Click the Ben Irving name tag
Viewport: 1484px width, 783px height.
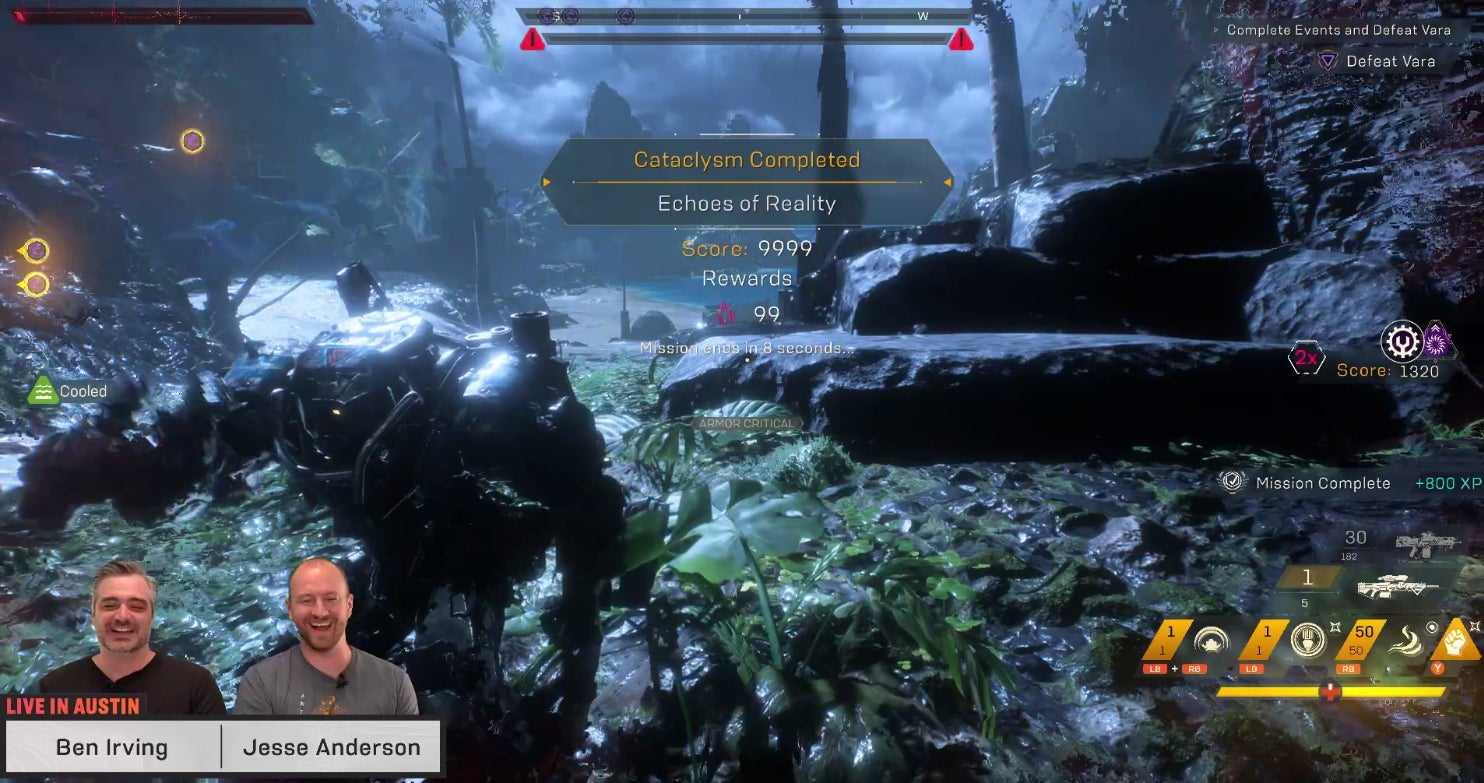point(112,747)
